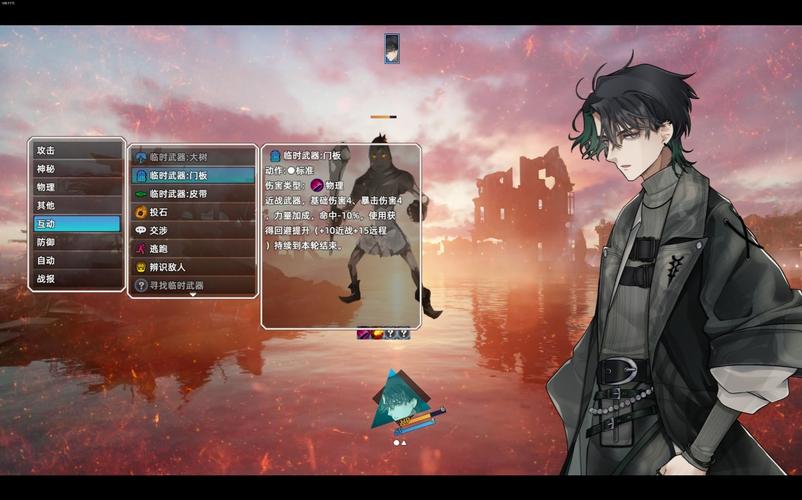The image size is (802, 500).
Task: Open the 其他 command category
Action: (x=76, y=205)
